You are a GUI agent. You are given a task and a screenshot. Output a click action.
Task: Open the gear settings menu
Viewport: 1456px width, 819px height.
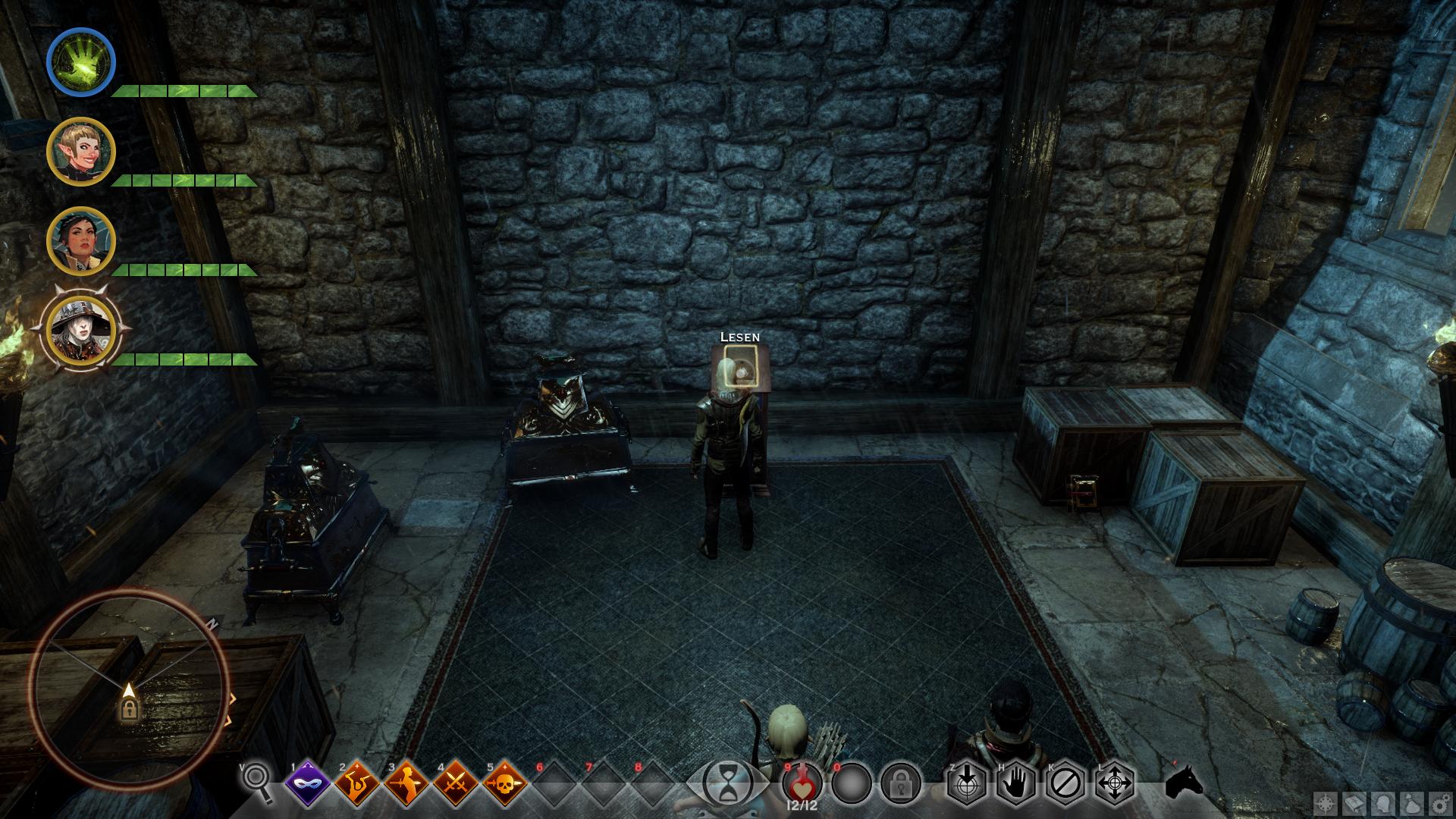click(1441, 802)
